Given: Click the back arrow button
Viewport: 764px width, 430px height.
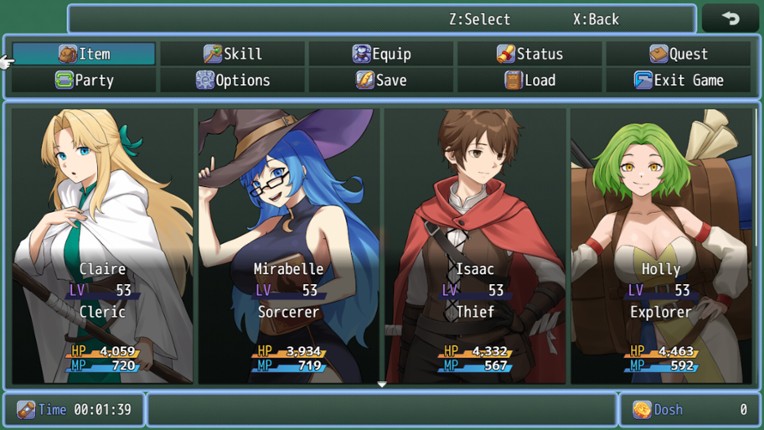Looking at the screenshot, I should coord(730,19).
